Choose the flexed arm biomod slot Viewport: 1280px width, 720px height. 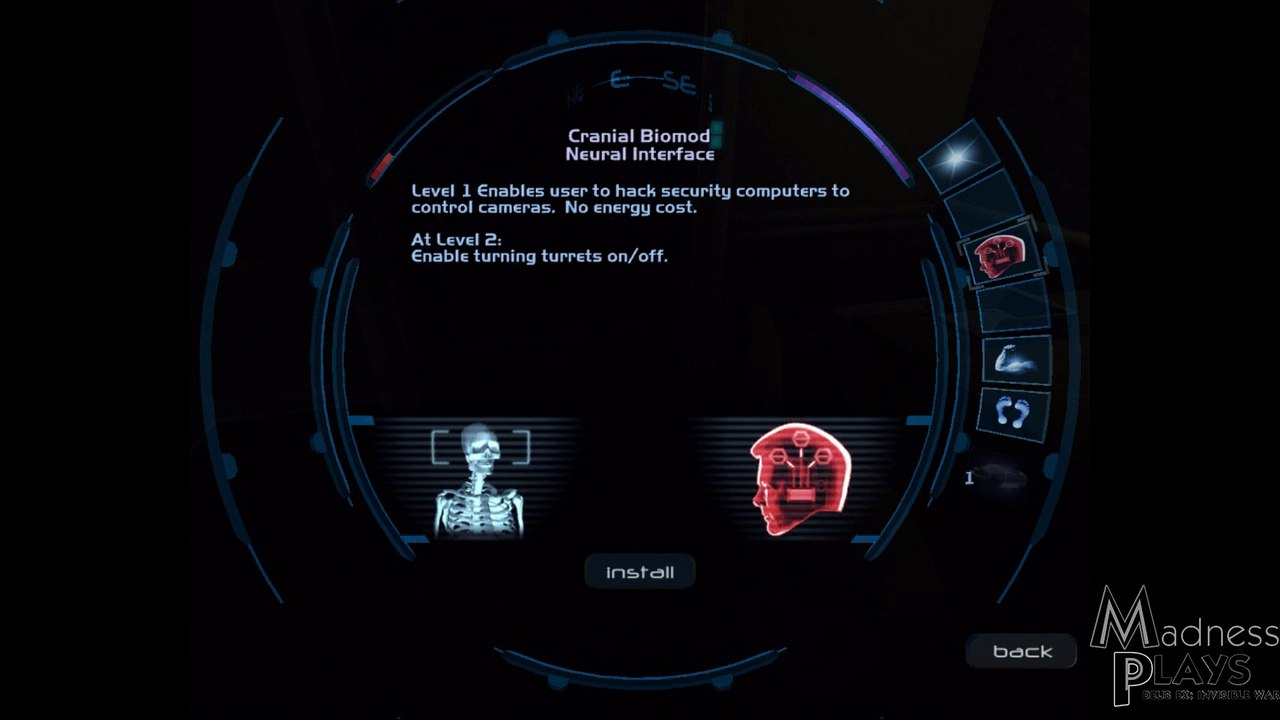point(1015,360)
